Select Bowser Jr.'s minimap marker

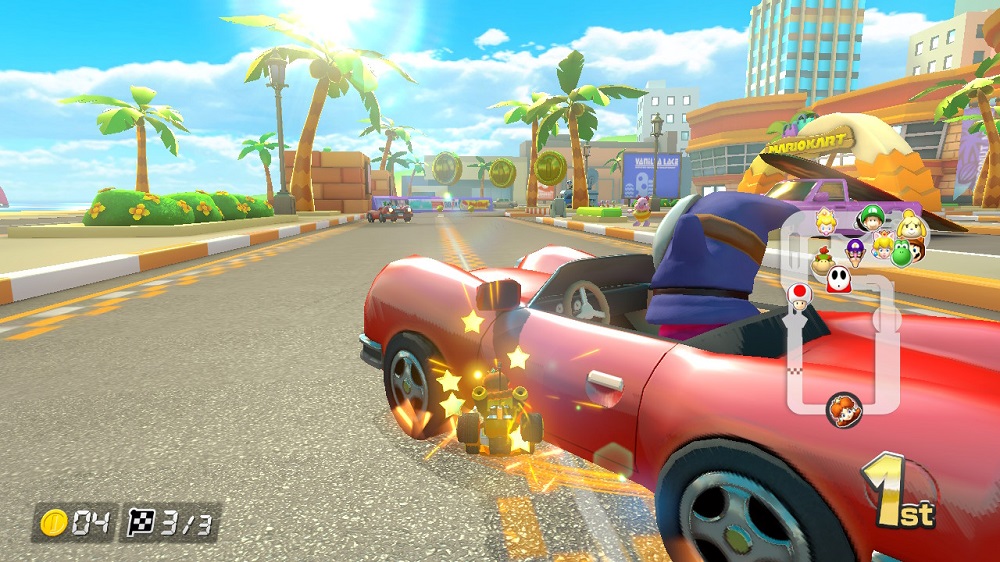point(823,260)
